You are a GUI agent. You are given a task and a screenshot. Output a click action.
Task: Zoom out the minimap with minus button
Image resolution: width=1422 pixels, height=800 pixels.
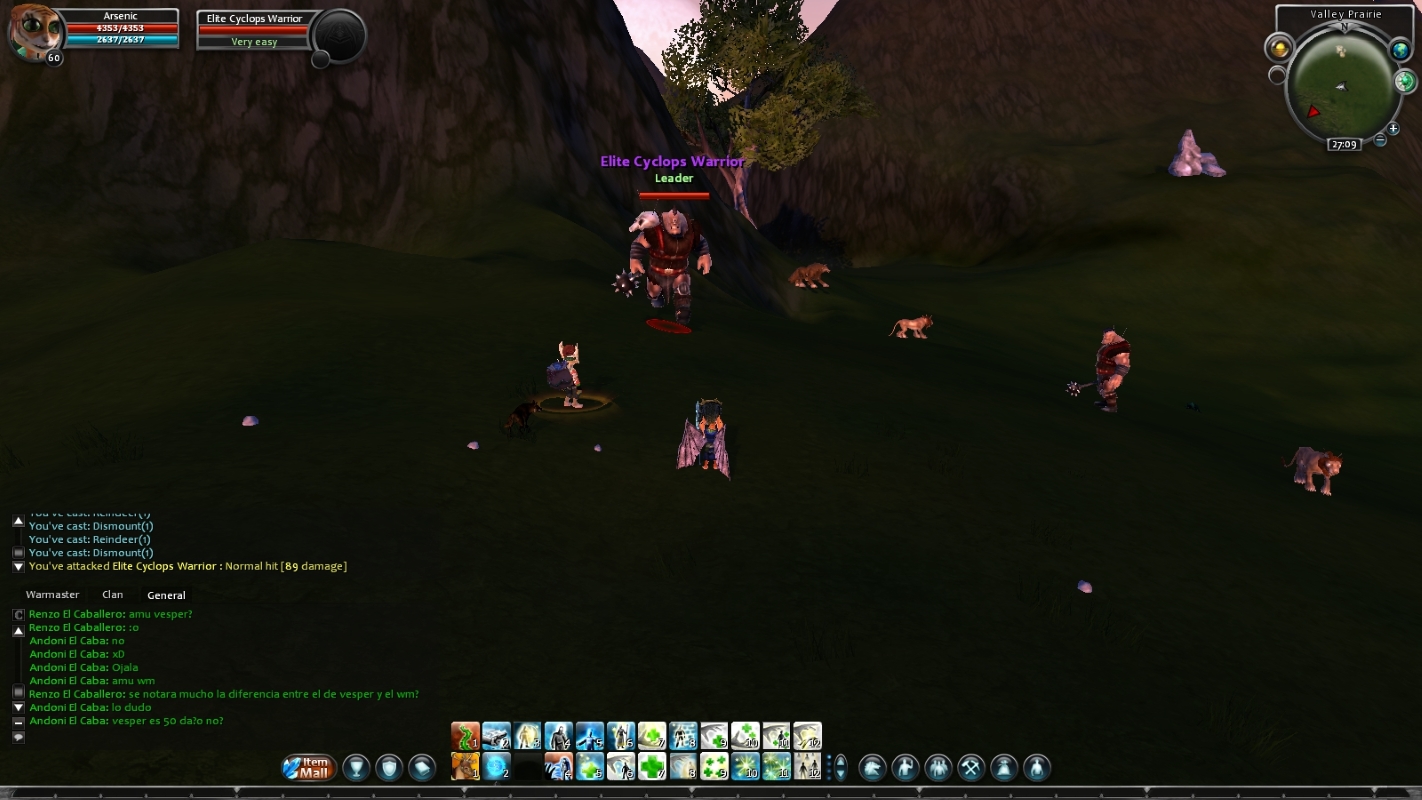click(1380, 140)
